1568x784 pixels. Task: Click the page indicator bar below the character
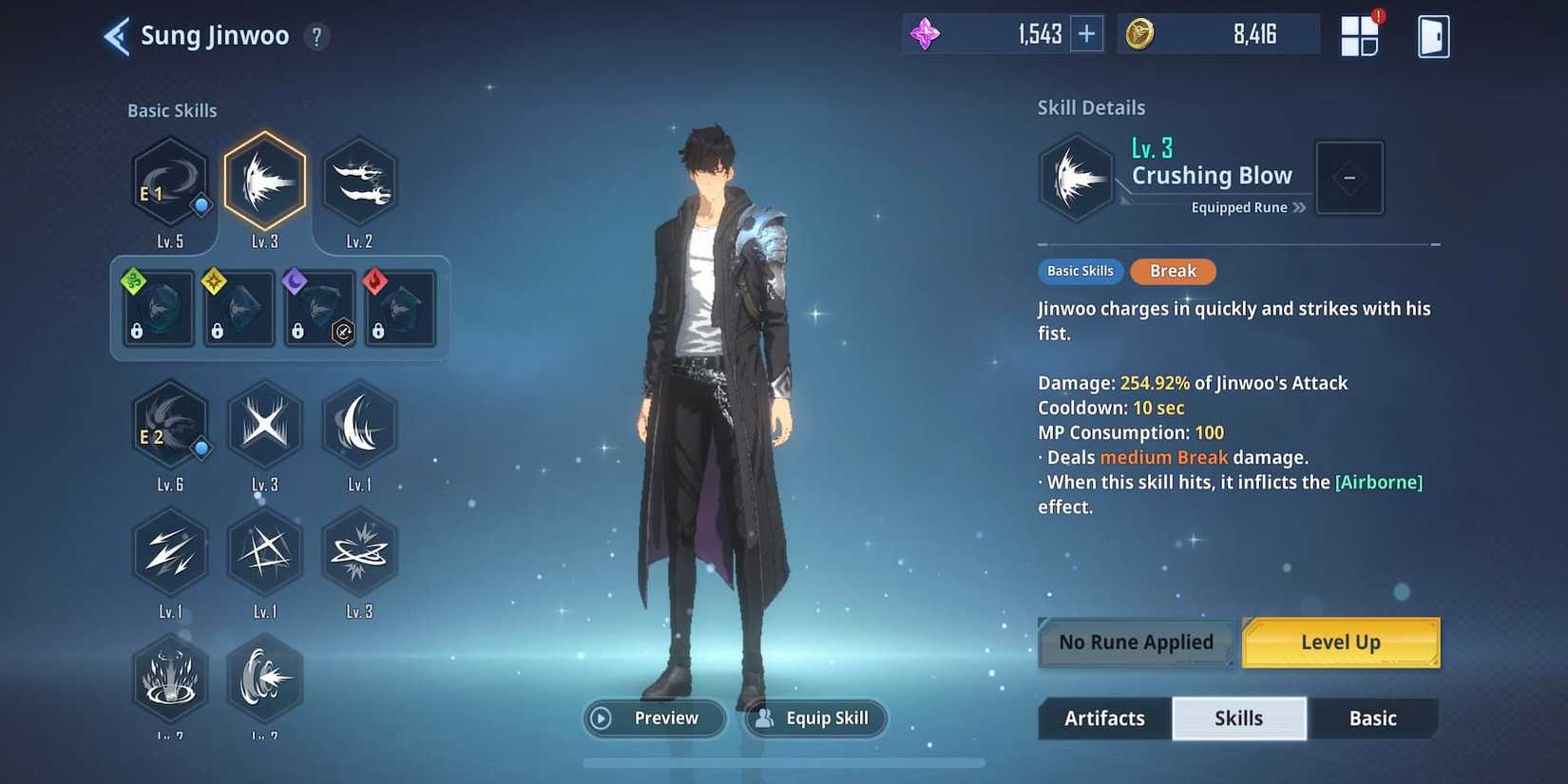[784, 763]
